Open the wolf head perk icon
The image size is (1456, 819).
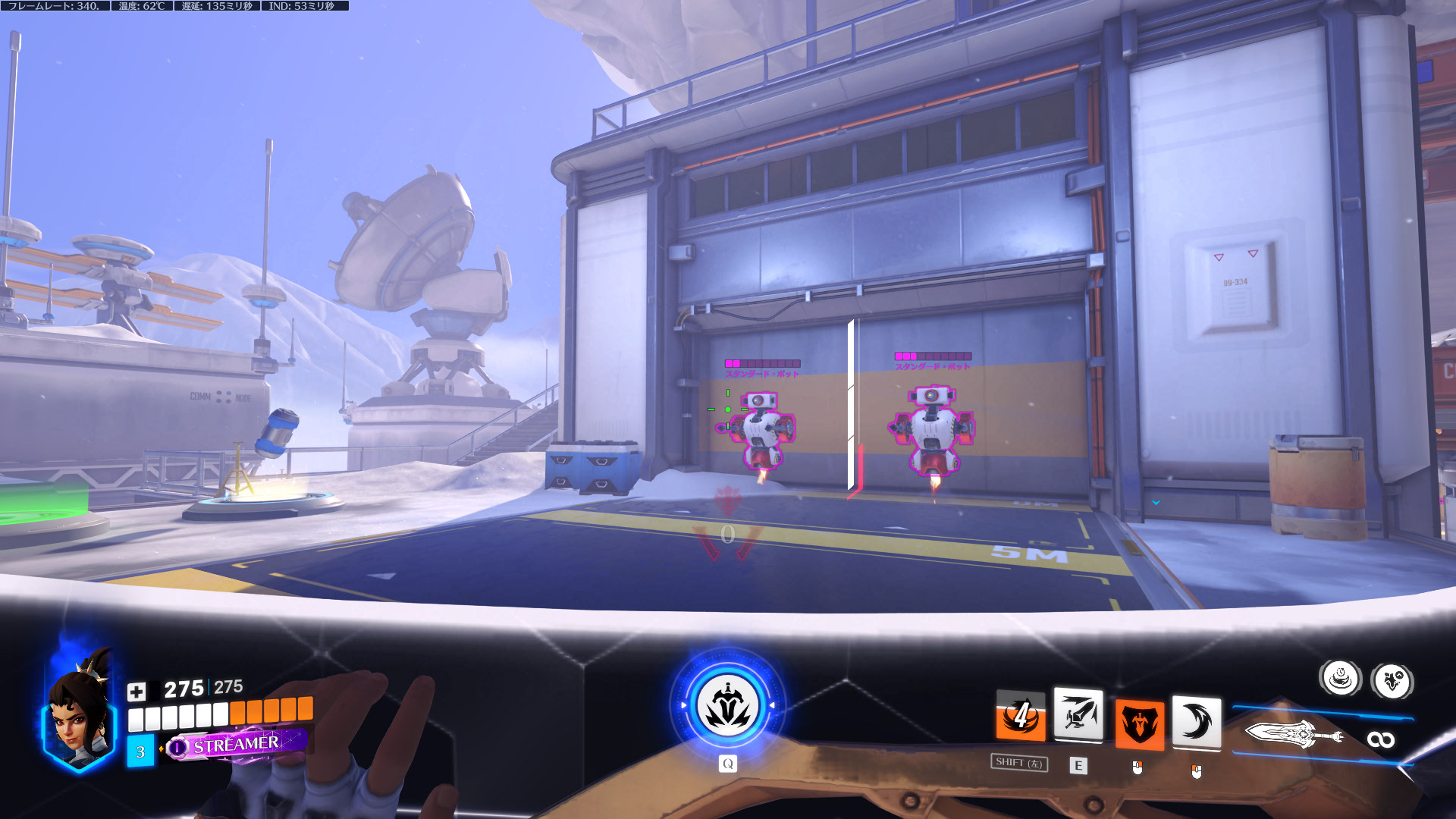[x=1392, y=680]
